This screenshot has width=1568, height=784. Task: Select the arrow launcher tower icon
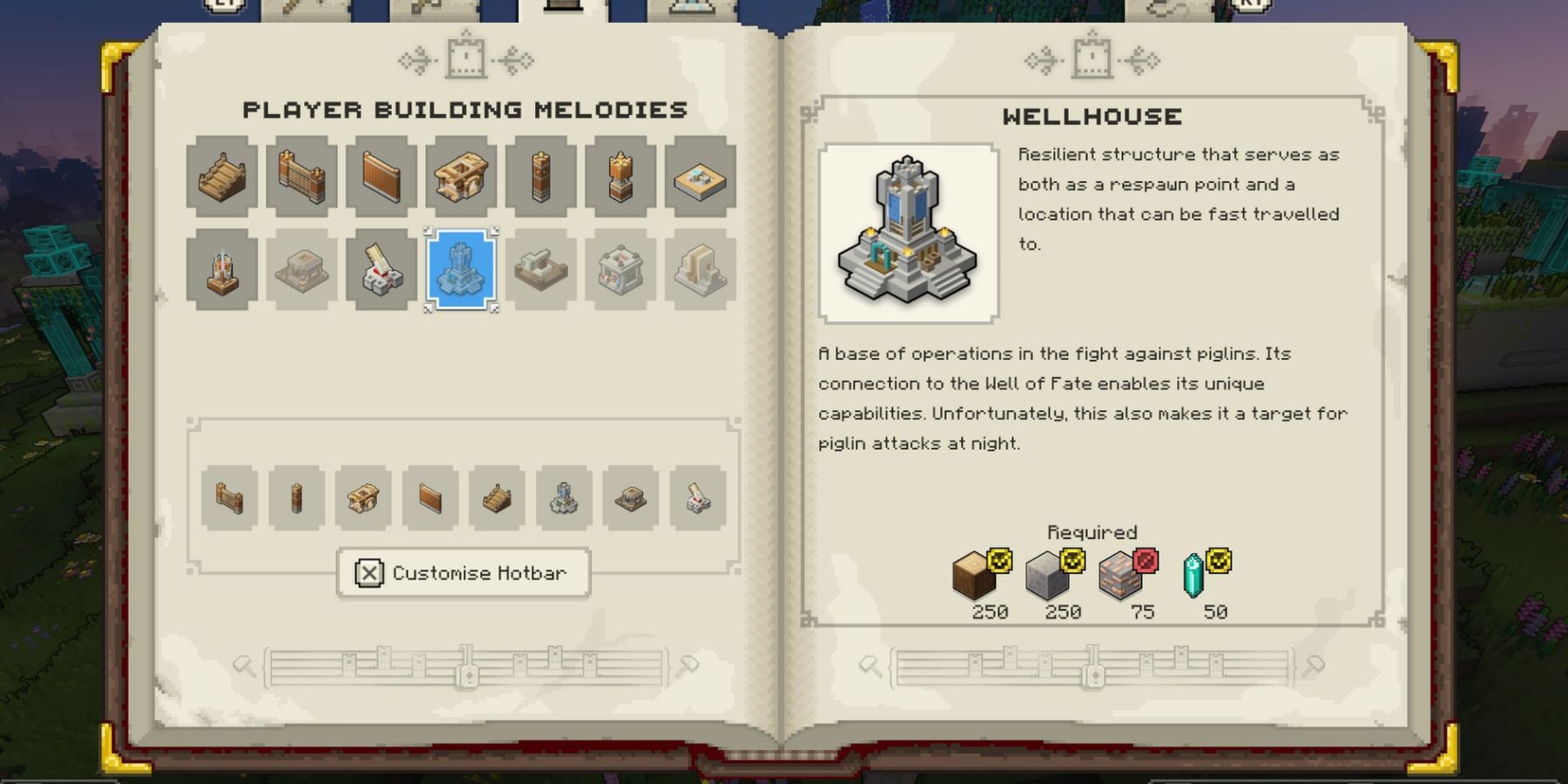point(381,270)
